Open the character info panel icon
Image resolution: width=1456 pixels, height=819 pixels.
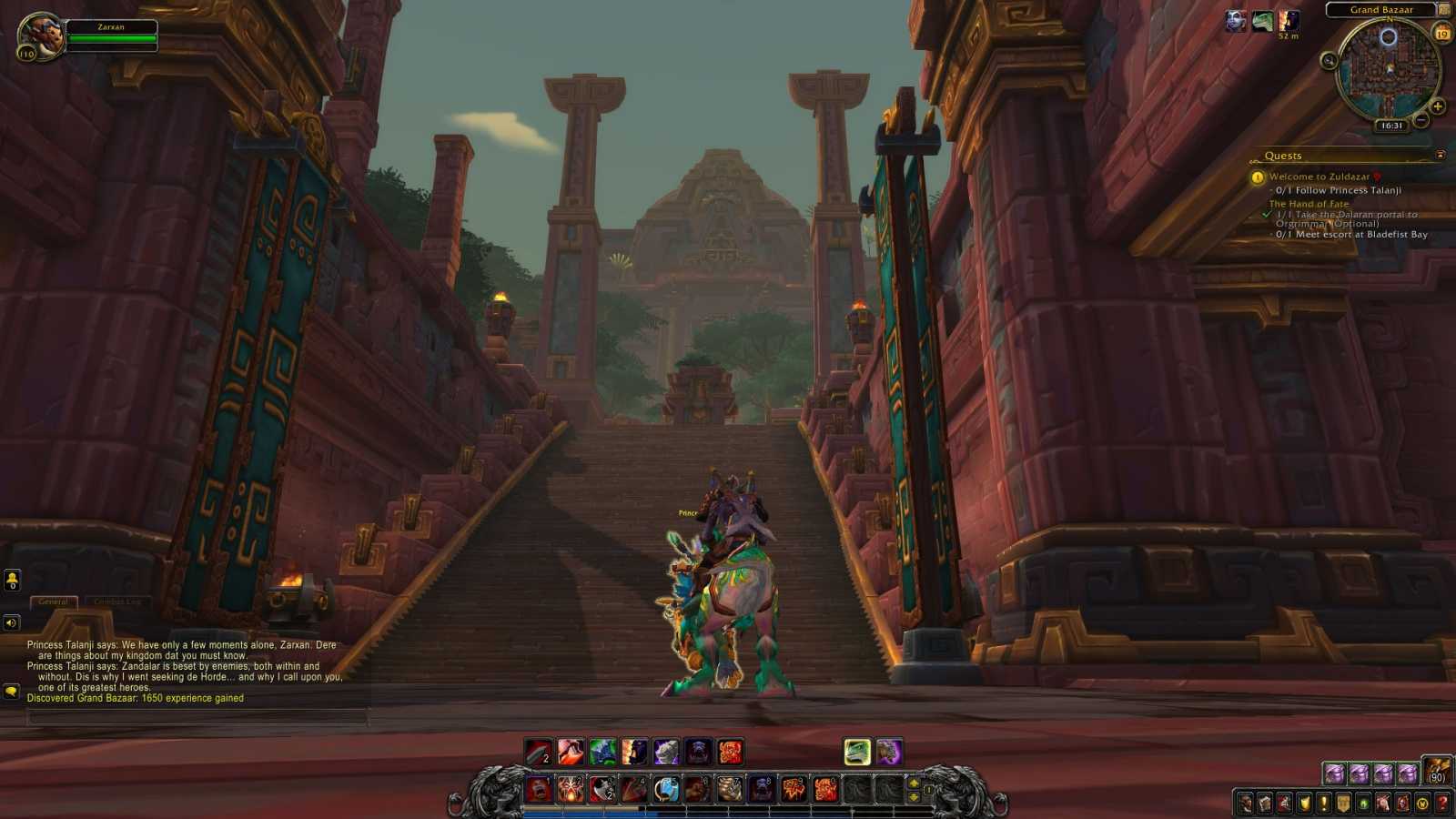[x=1245, y=804]
